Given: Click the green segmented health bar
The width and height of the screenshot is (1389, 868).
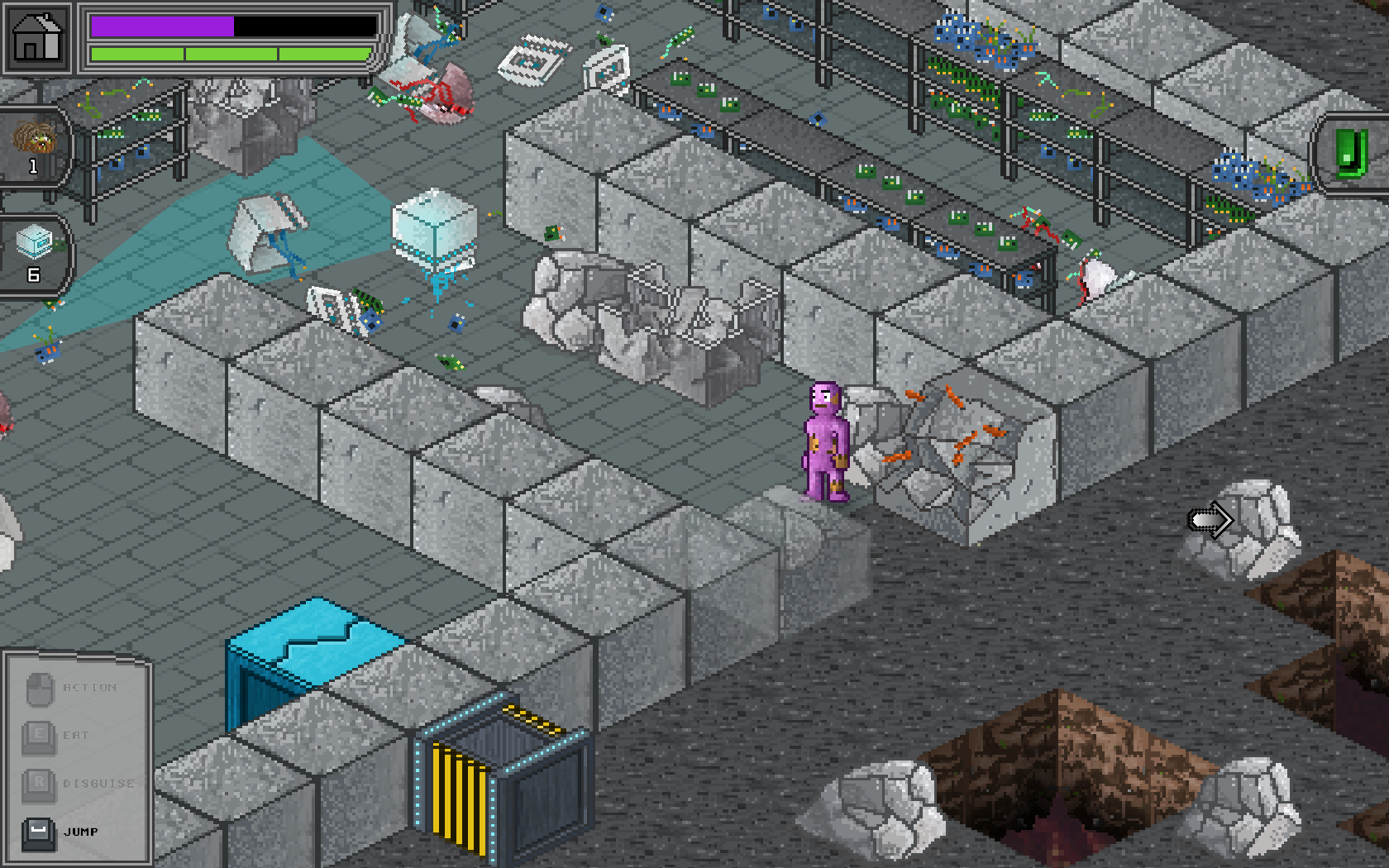Looking at the screenshot, I should point(223,53).
